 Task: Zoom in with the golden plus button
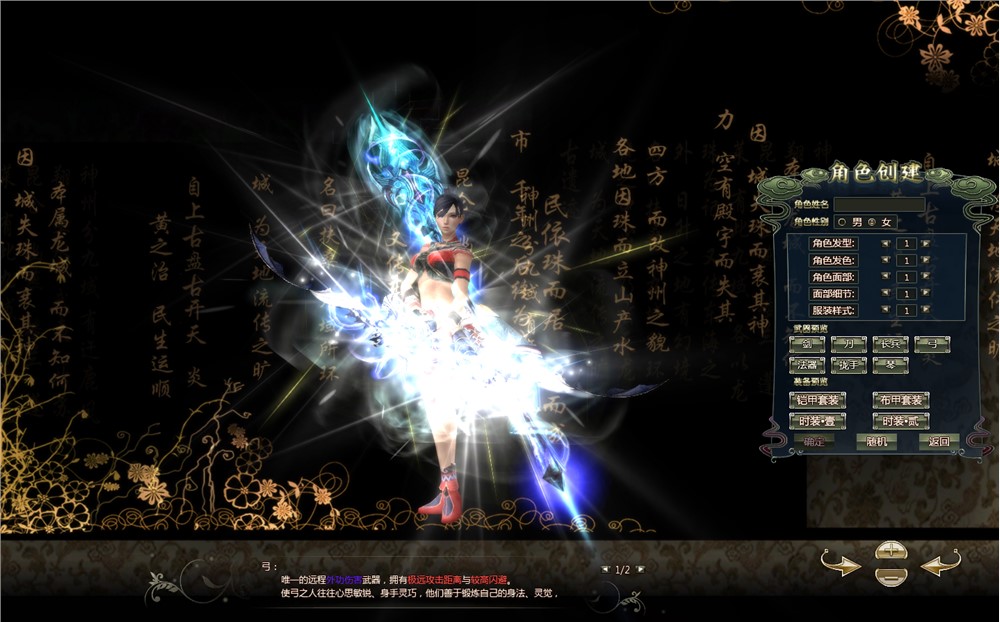(890, 551)
